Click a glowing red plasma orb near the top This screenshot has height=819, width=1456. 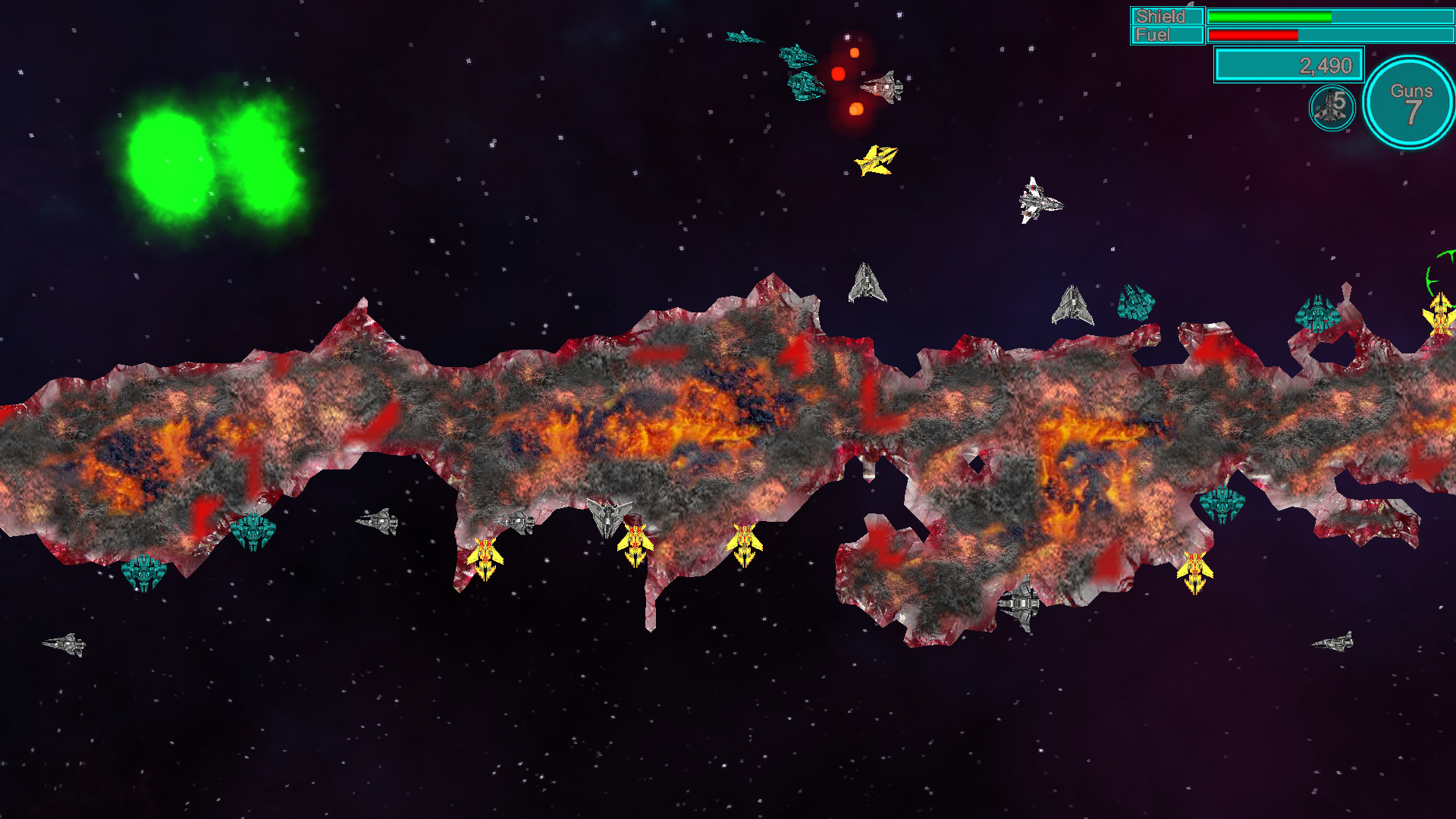(x=839, y=72)
